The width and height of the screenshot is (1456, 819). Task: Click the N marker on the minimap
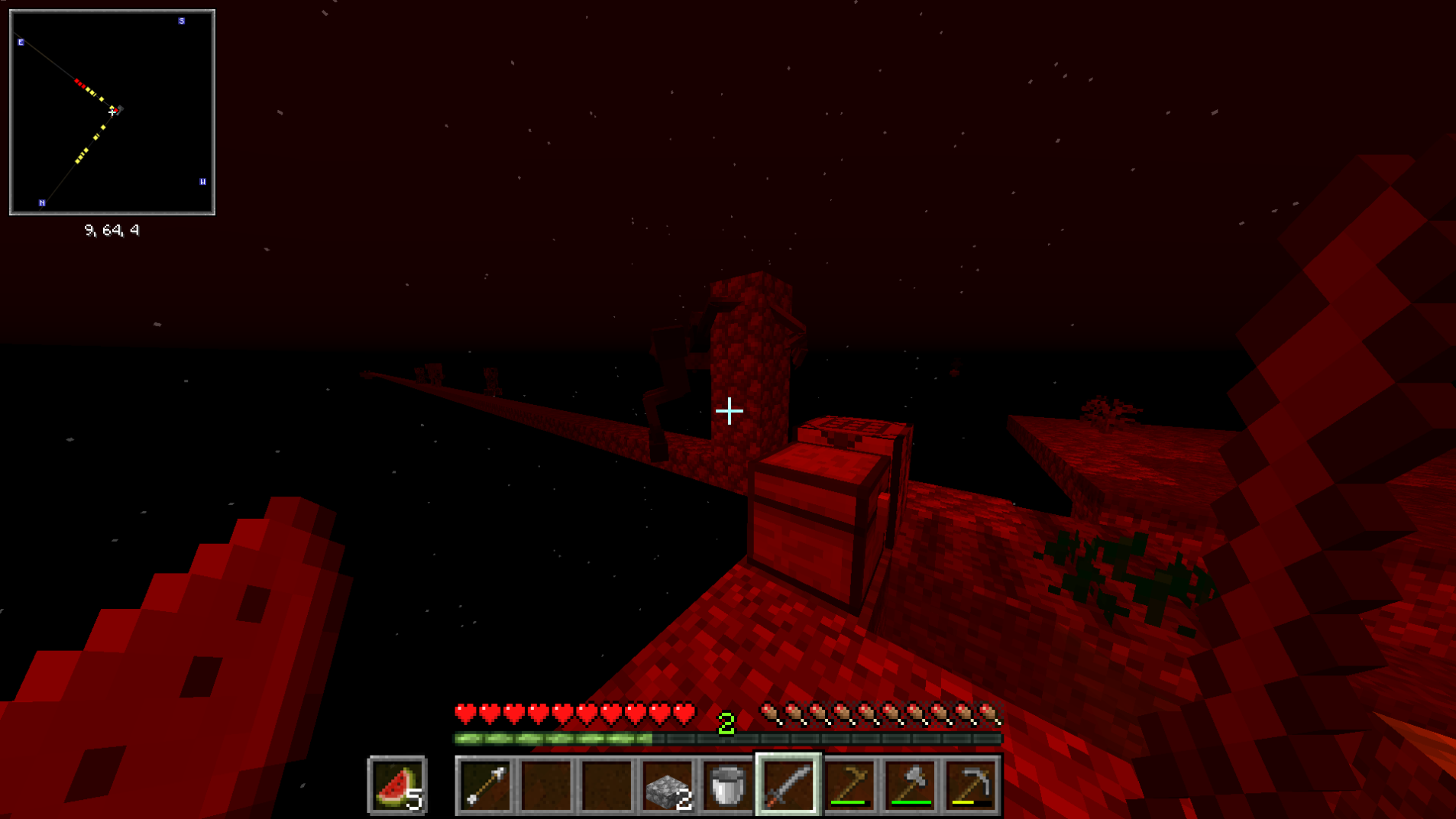tap(43, 202)
